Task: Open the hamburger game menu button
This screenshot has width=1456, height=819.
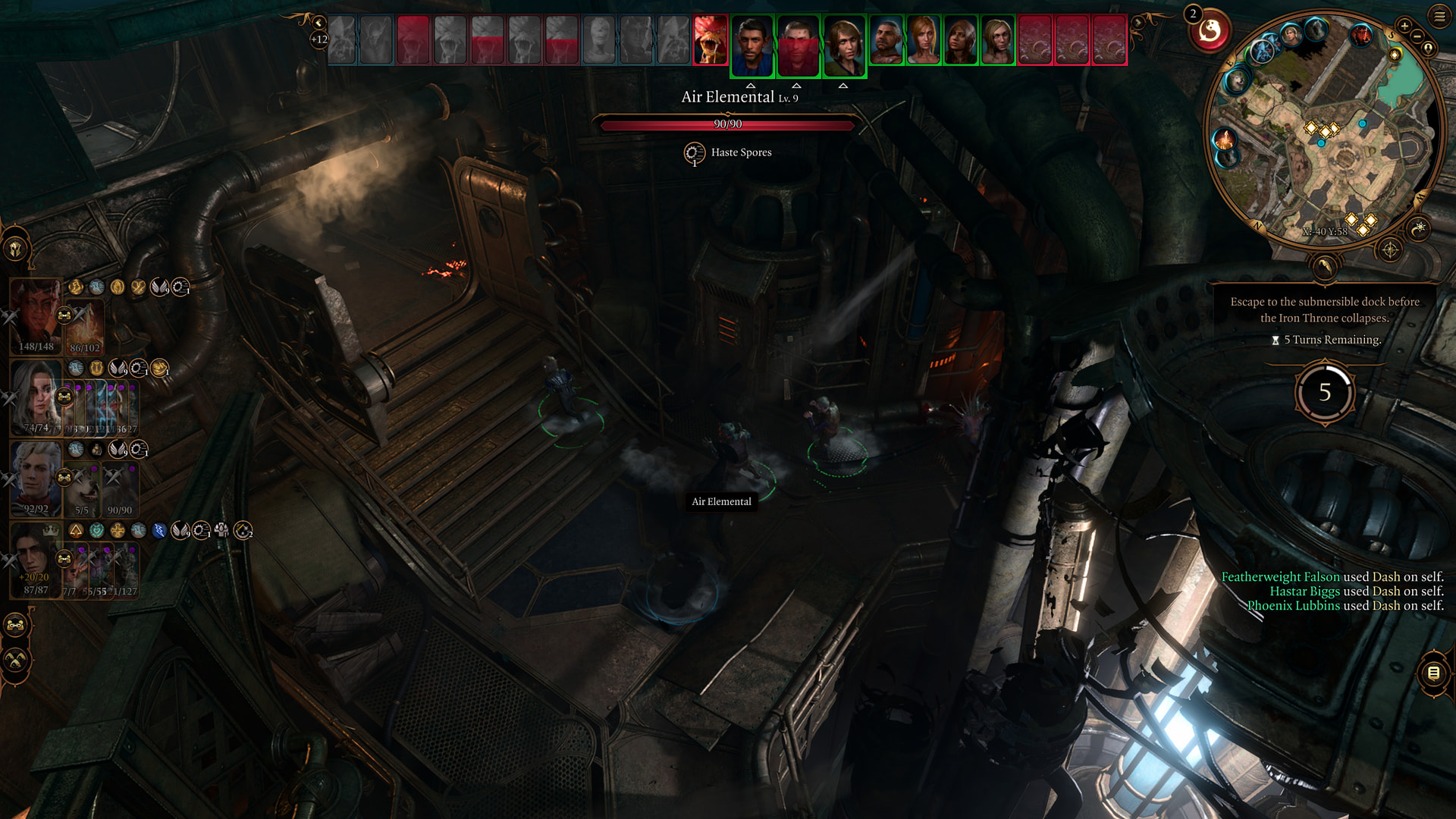Action: click(x=1439, y=15)
